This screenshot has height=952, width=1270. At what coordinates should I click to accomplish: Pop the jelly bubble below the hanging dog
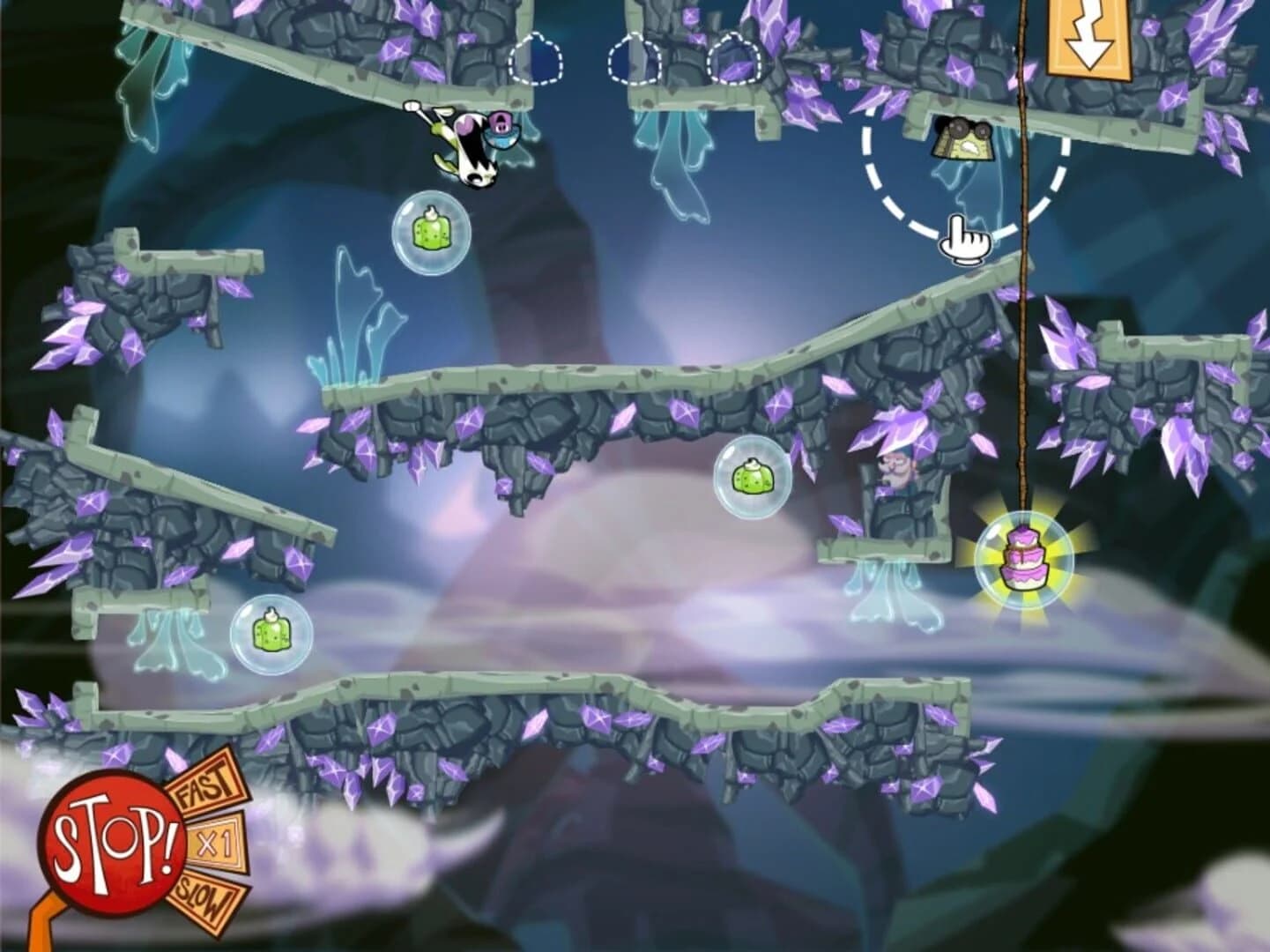[x=432, y=232]
